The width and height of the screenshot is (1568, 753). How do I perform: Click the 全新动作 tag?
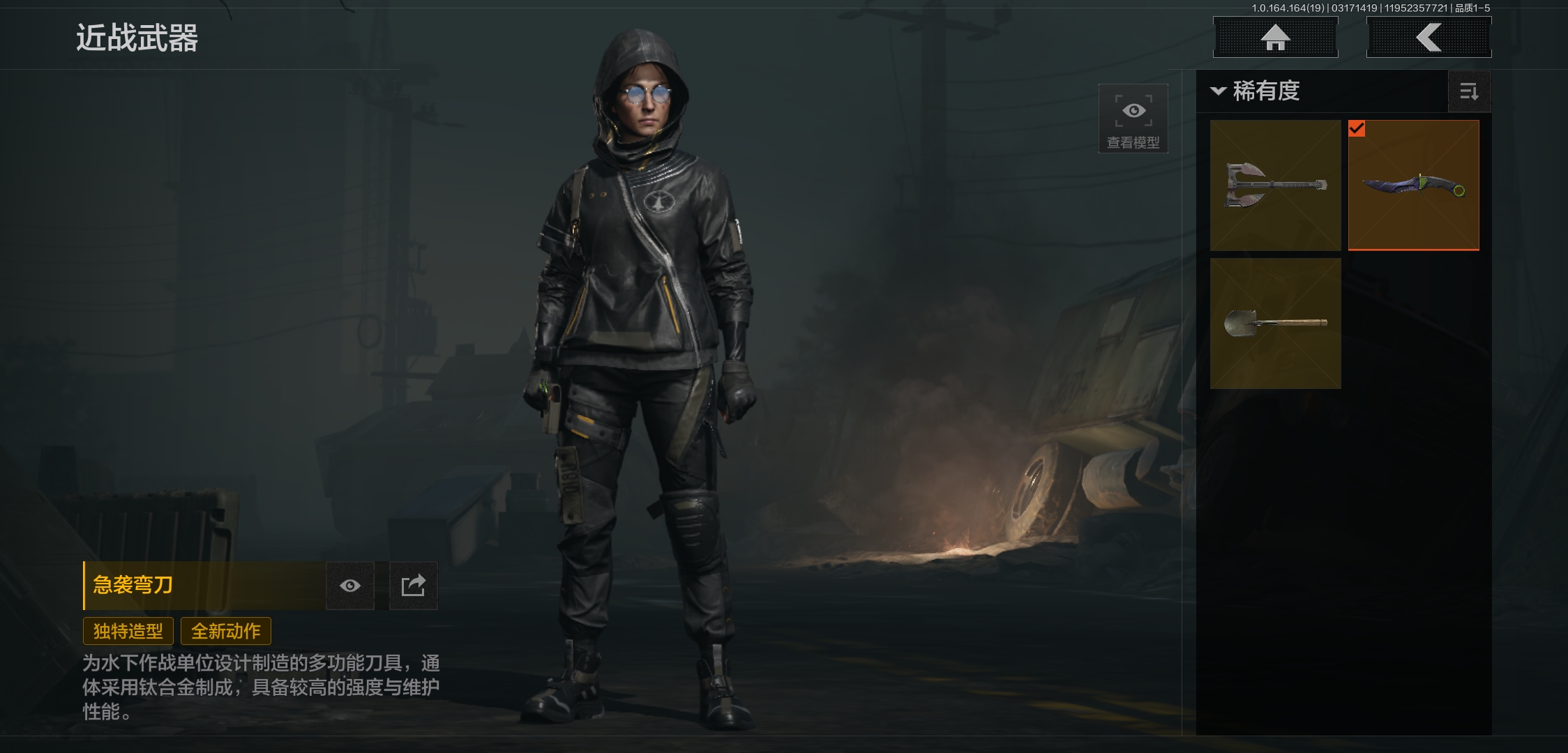[226, 631]
